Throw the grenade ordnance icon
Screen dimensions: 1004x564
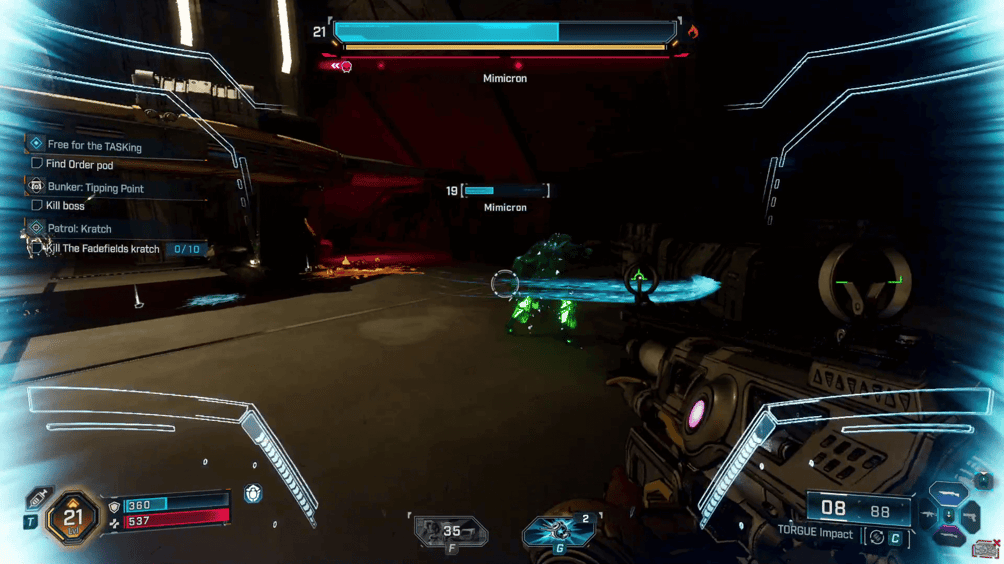559,532
